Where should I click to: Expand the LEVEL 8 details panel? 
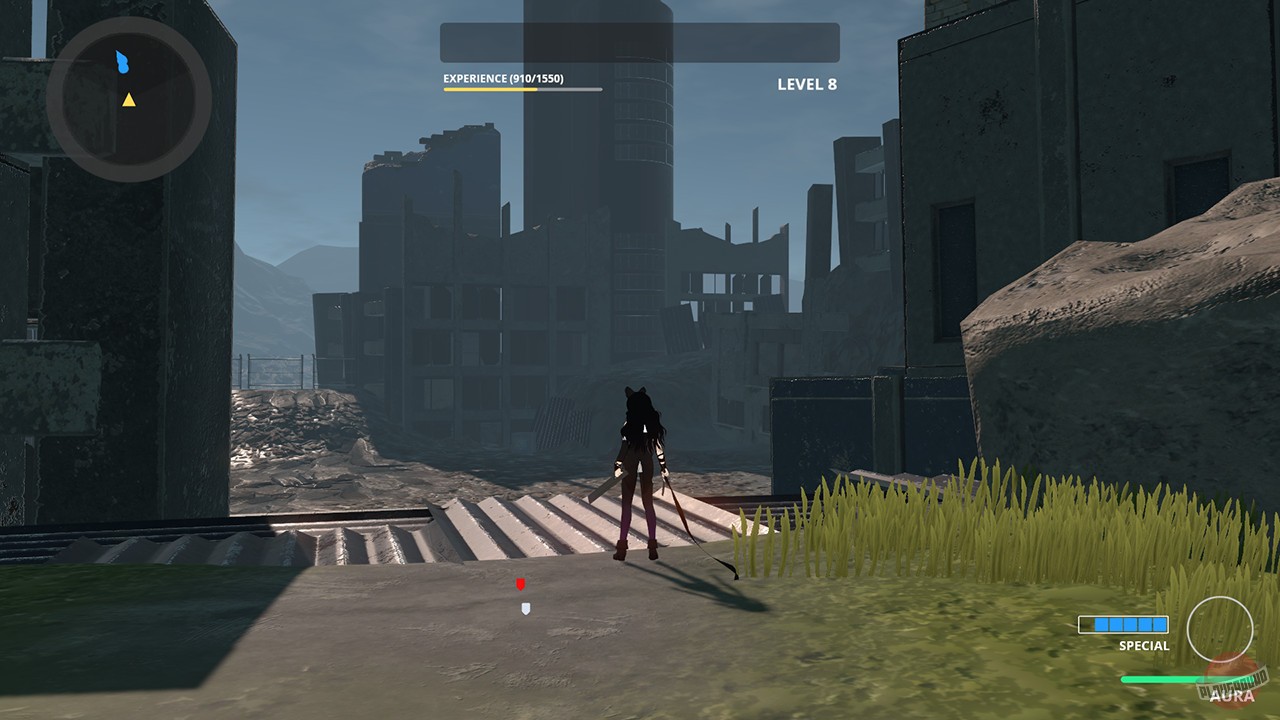[805, 84]
